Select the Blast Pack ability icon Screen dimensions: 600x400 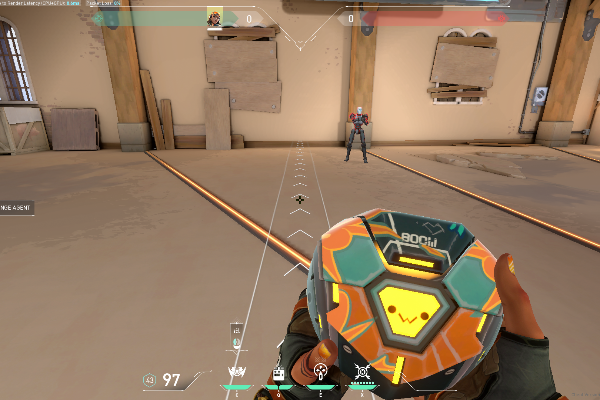(279, 373)
